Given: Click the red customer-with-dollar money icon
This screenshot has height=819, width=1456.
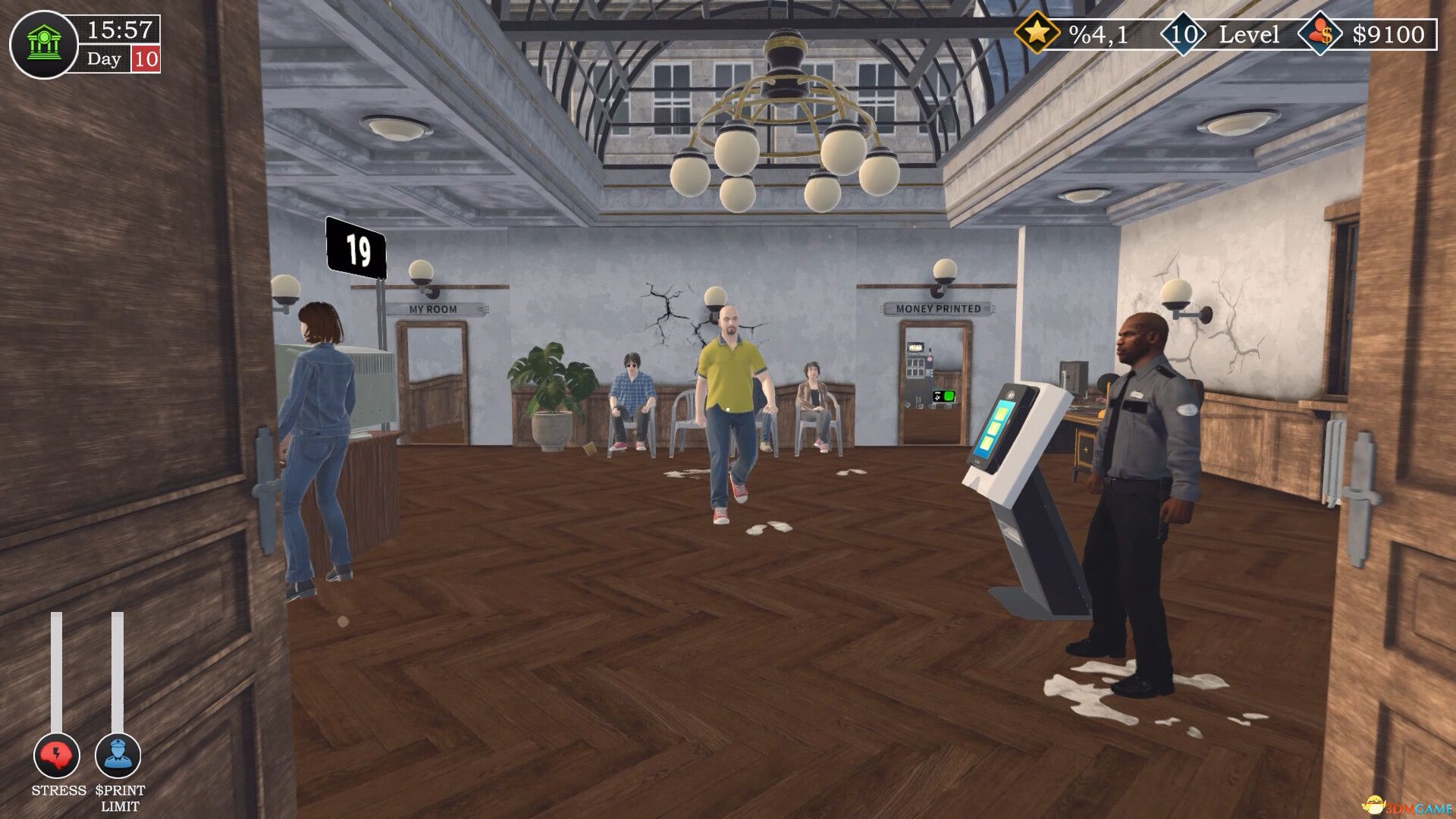Looking at the screenshot, I should [x=1319, y=33].
